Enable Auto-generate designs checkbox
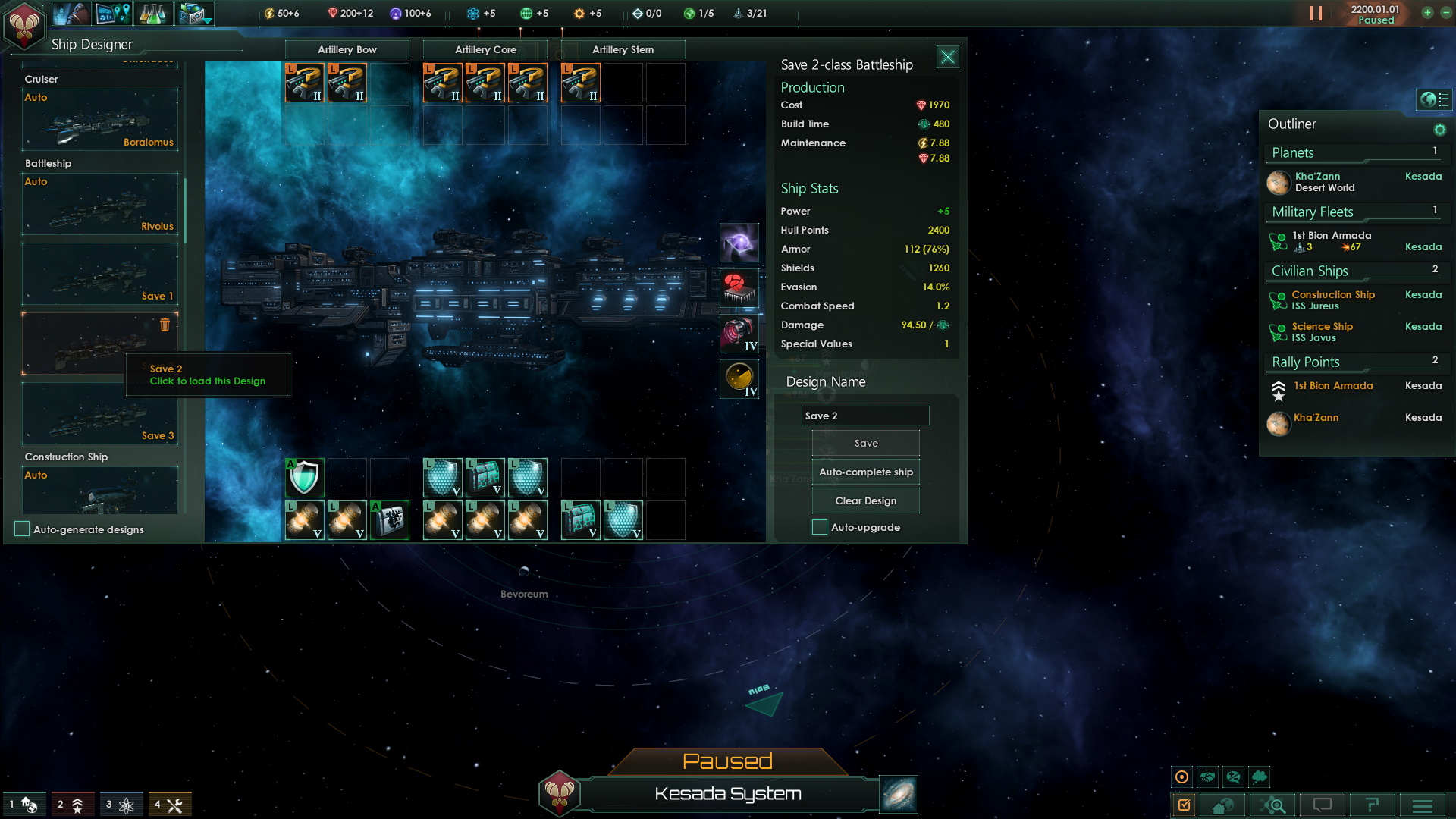 (23, 529)
